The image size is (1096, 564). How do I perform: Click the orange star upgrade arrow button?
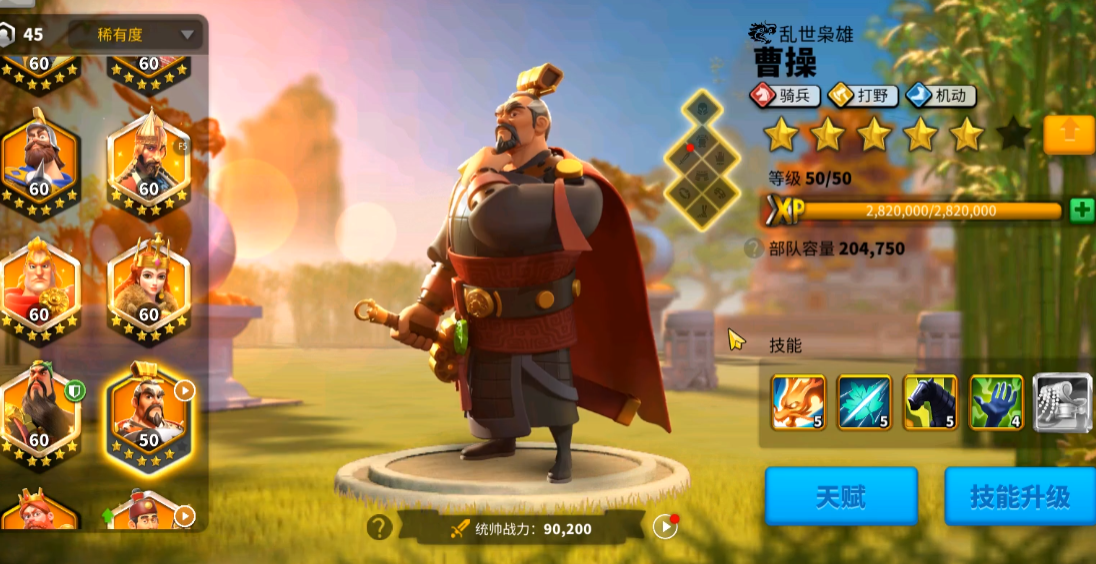(x=1068, y=135)
